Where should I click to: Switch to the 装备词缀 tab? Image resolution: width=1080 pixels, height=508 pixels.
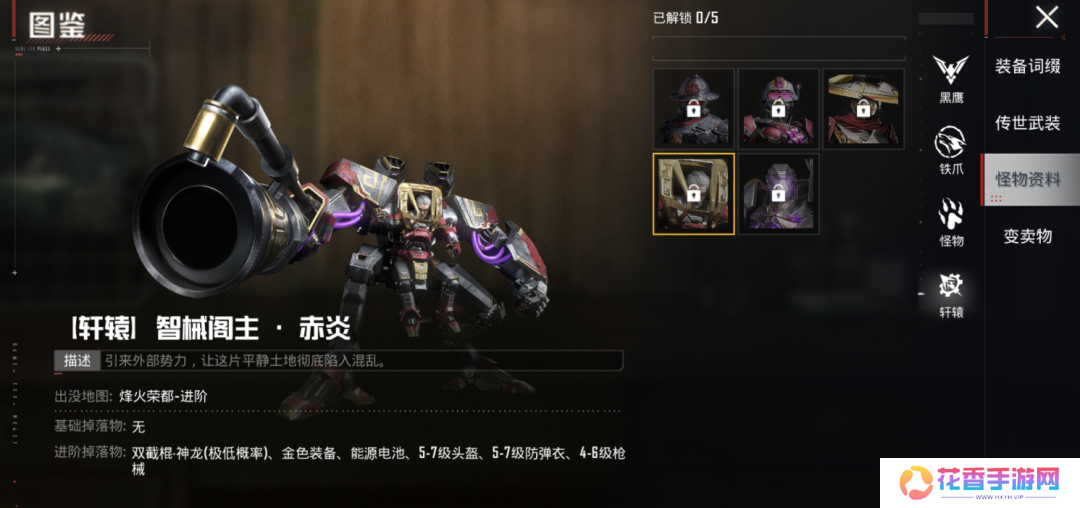[x=1027, y=66]
